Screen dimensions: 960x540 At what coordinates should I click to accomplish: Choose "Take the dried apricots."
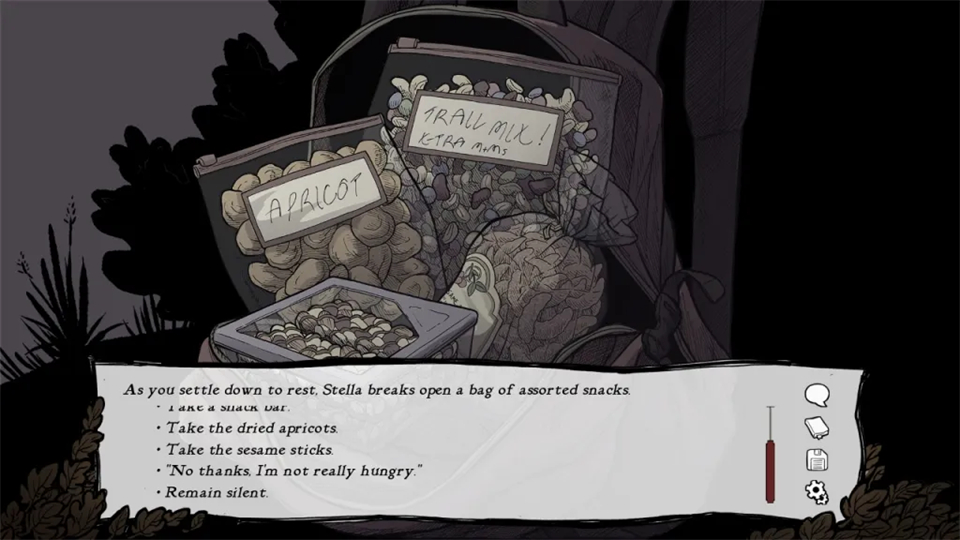click(238, 427)
